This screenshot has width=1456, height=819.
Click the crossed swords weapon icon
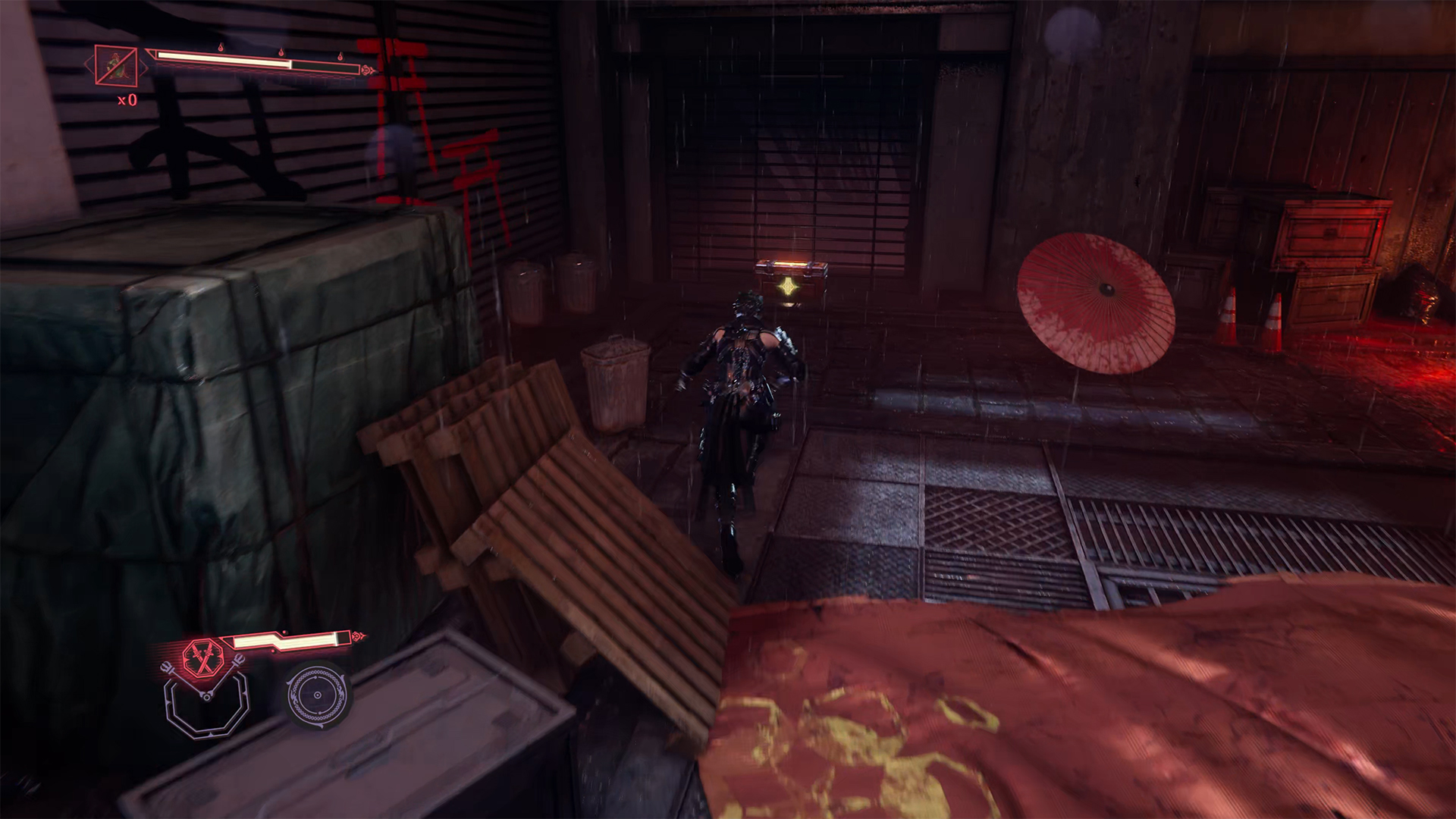(x=202, y=657)
